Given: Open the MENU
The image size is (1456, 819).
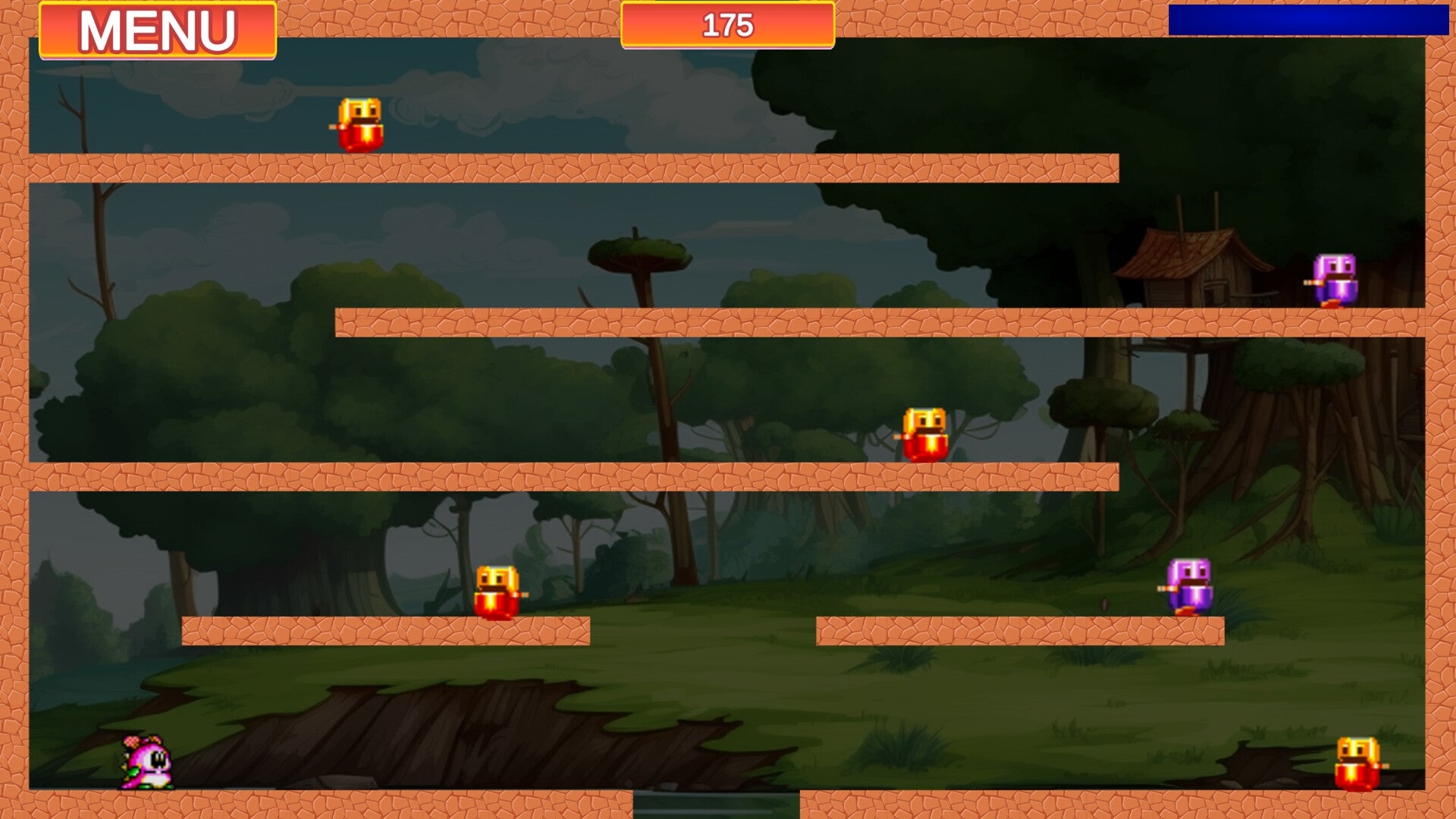Looking at the screenshot, I should pos(157,28).
